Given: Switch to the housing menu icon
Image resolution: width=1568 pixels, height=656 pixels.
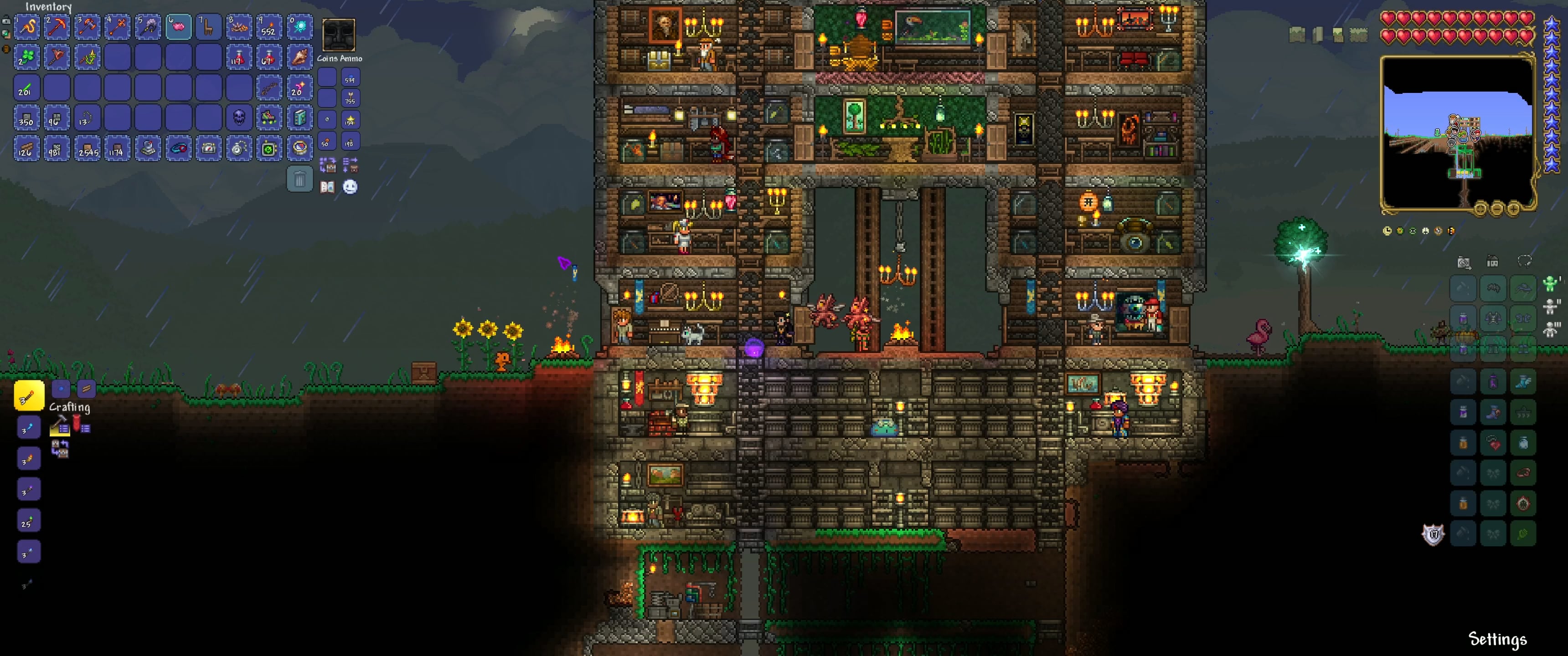Looking at the screenshot, I should (1492, 261).
